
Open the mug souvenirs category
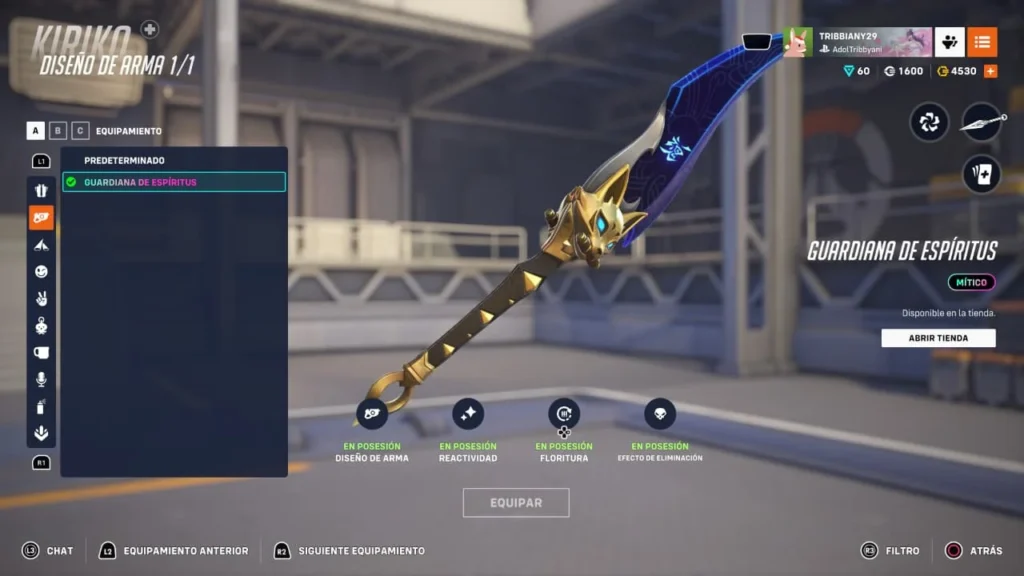41,353
